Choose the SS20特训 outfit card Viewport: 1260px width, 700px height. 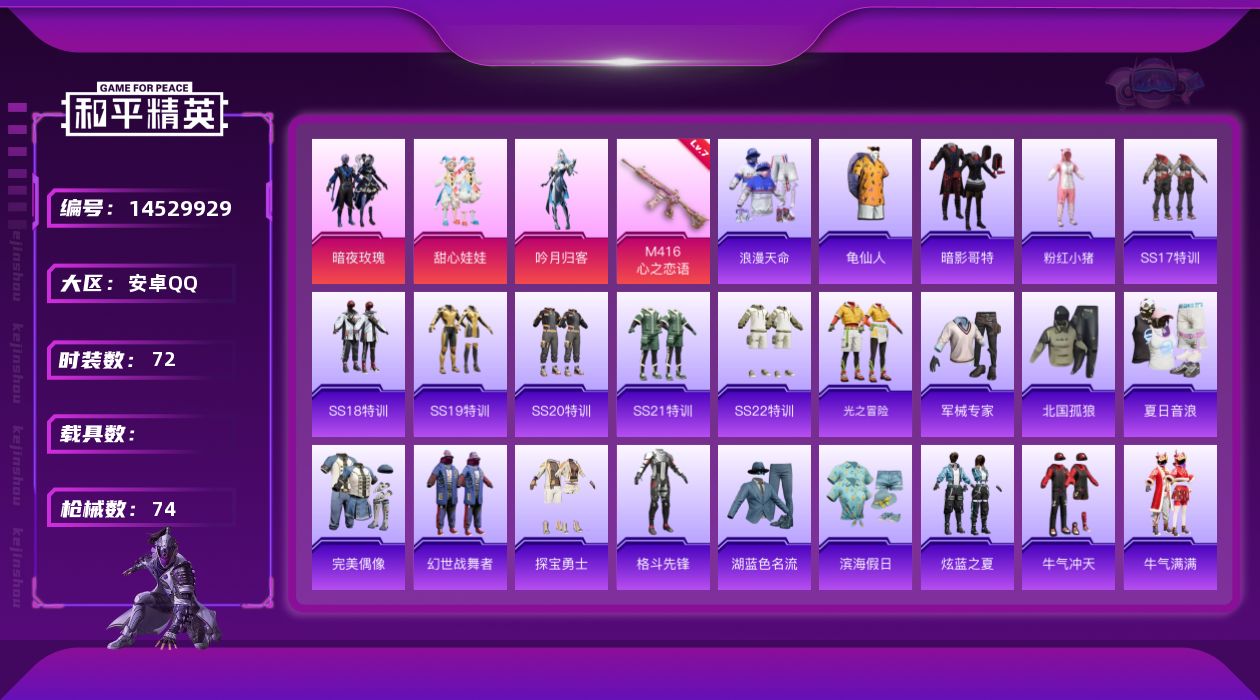pyautogui.click(x=561, y=363)
